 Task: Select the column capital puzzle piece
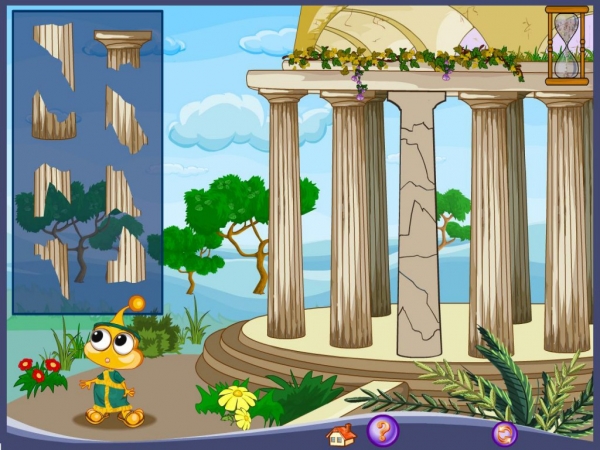123,46
